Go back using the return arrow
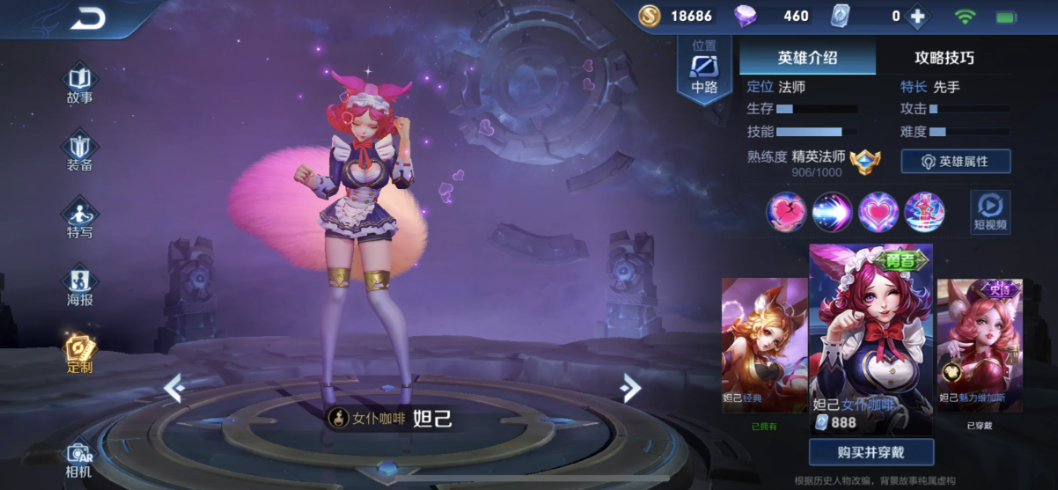 point(87,18)
